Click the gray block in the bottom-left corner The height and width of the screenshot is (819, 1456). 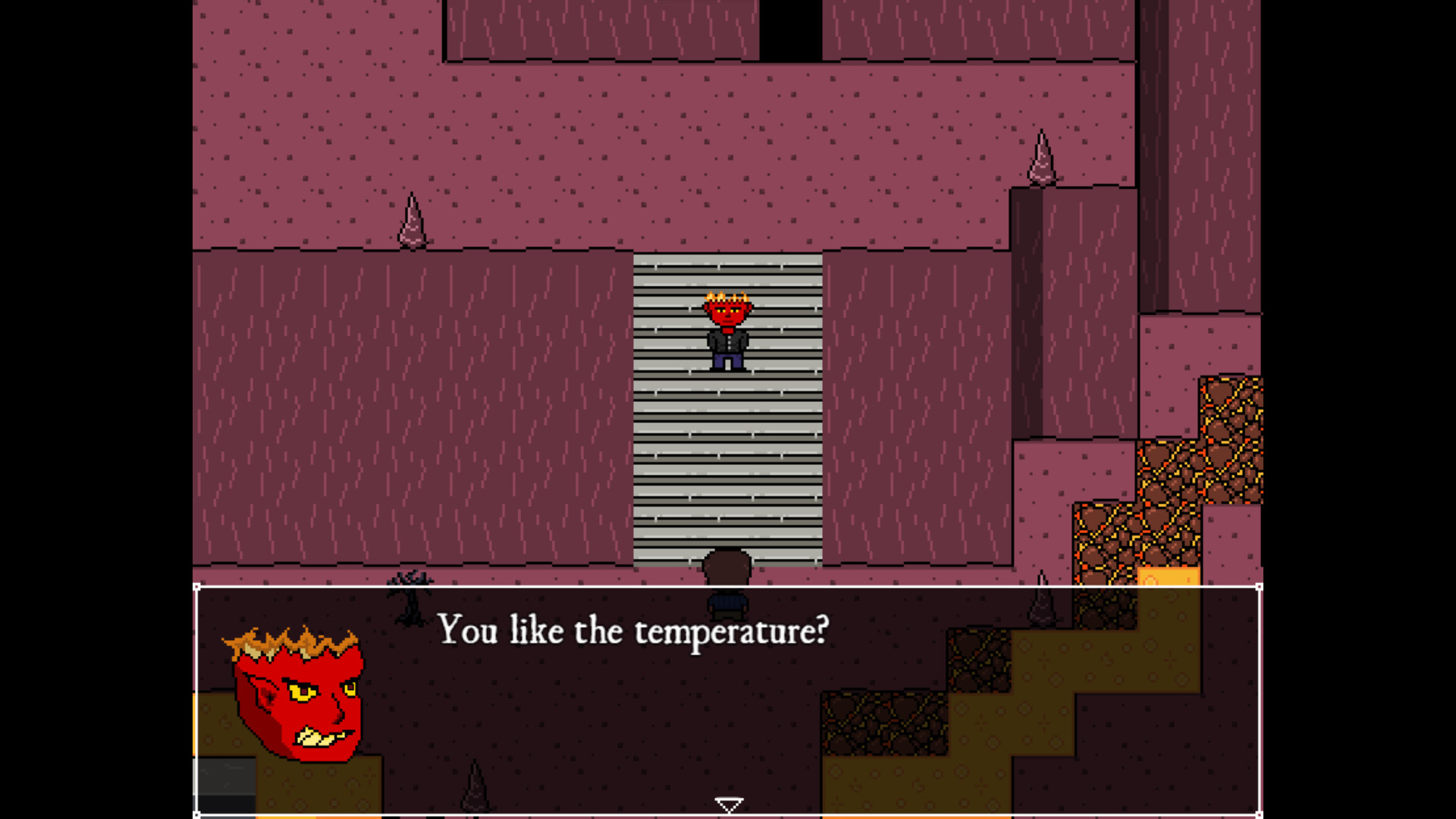224,777
